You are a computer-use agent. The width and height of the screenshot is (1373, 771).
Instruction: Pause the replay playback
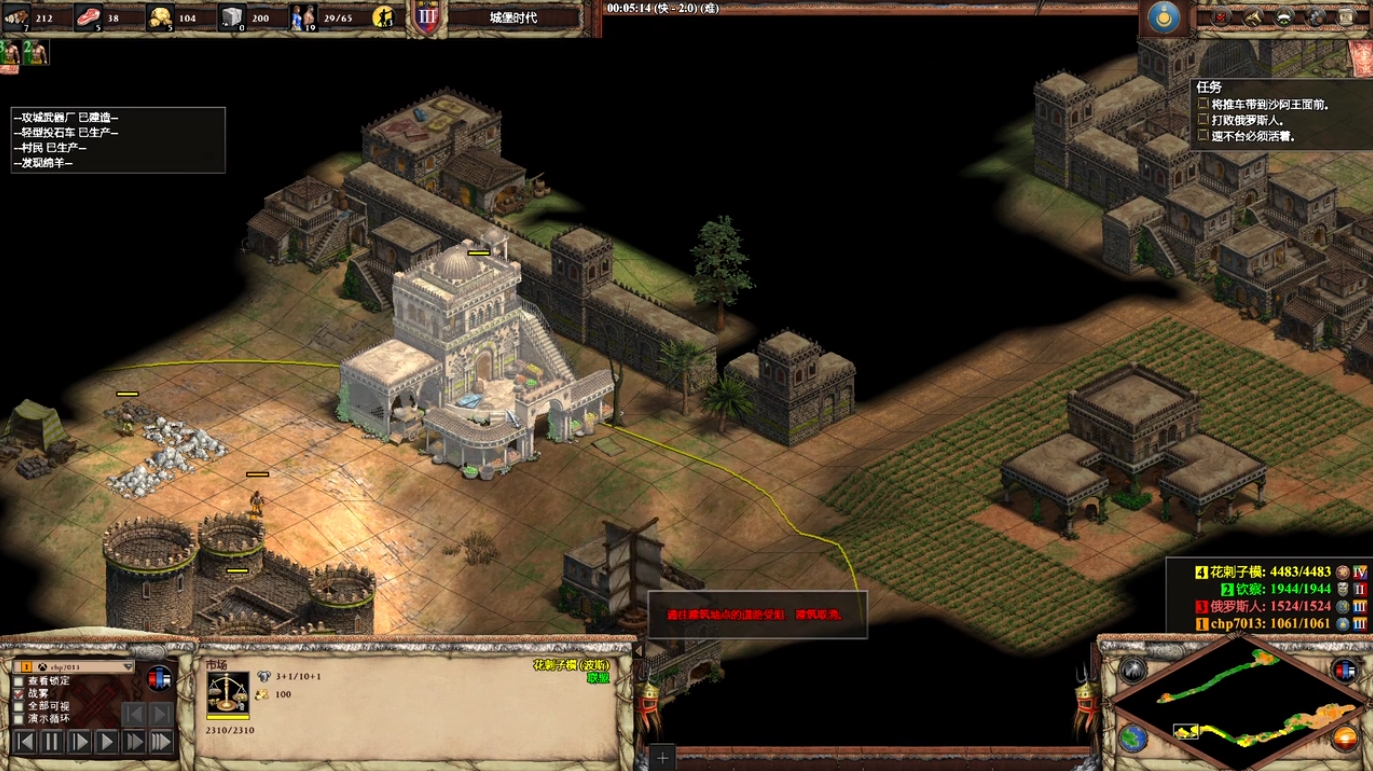[52, 742]
